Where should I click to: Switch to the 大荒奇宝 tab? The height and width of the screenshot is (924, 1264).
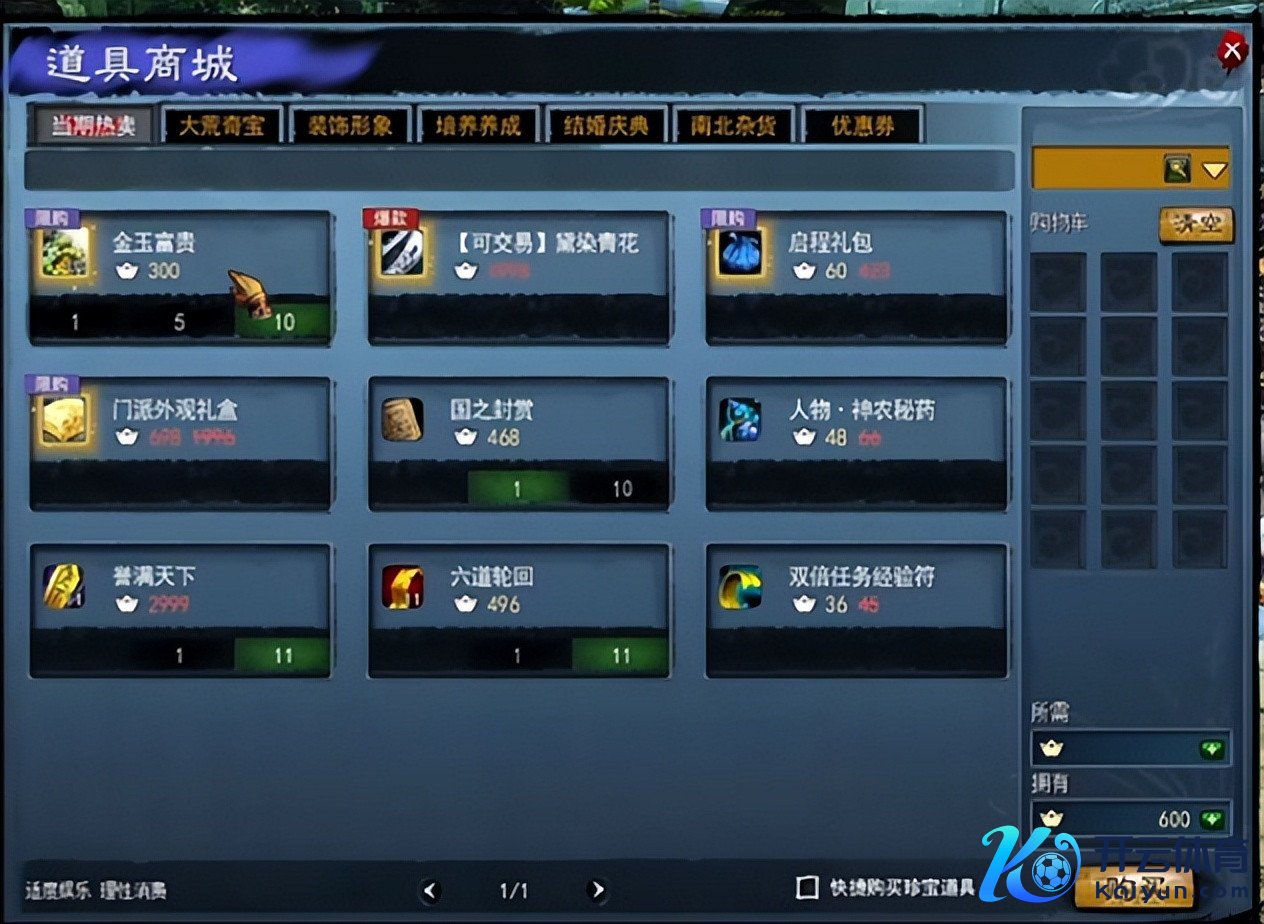click(223, 126)
